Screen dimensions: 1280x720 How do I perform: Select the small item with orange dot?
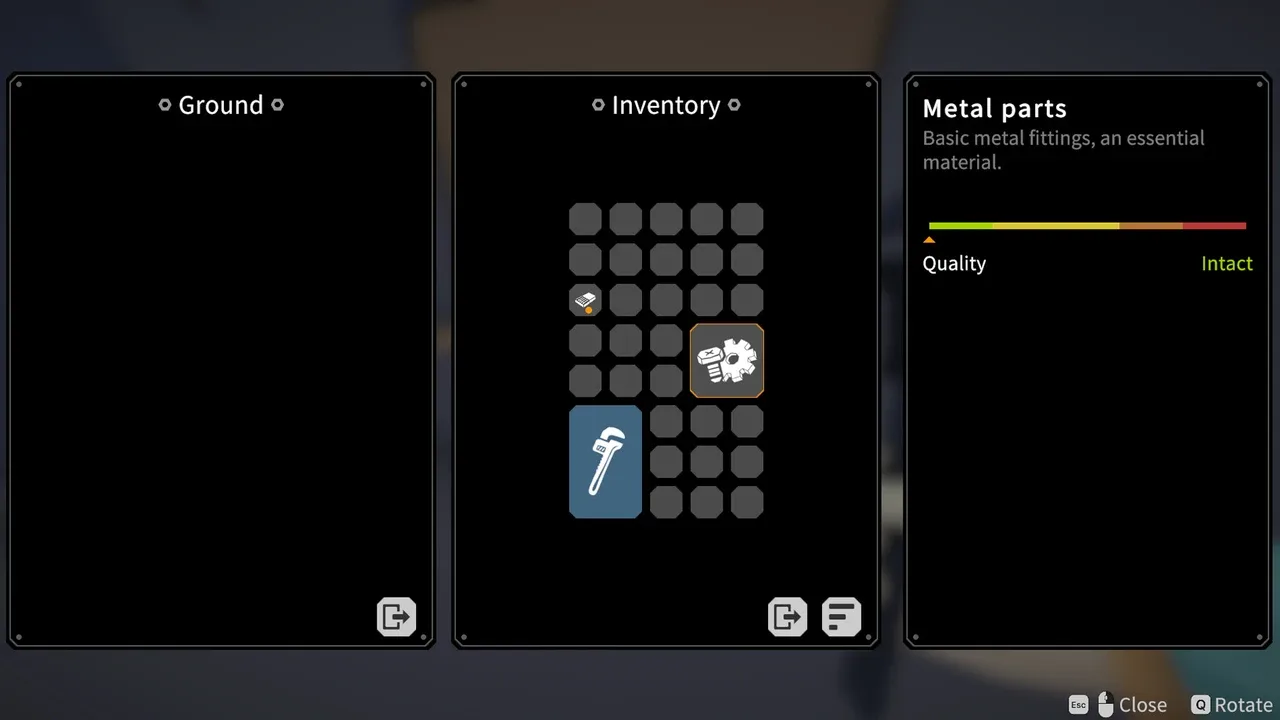[x=585, y=300]
